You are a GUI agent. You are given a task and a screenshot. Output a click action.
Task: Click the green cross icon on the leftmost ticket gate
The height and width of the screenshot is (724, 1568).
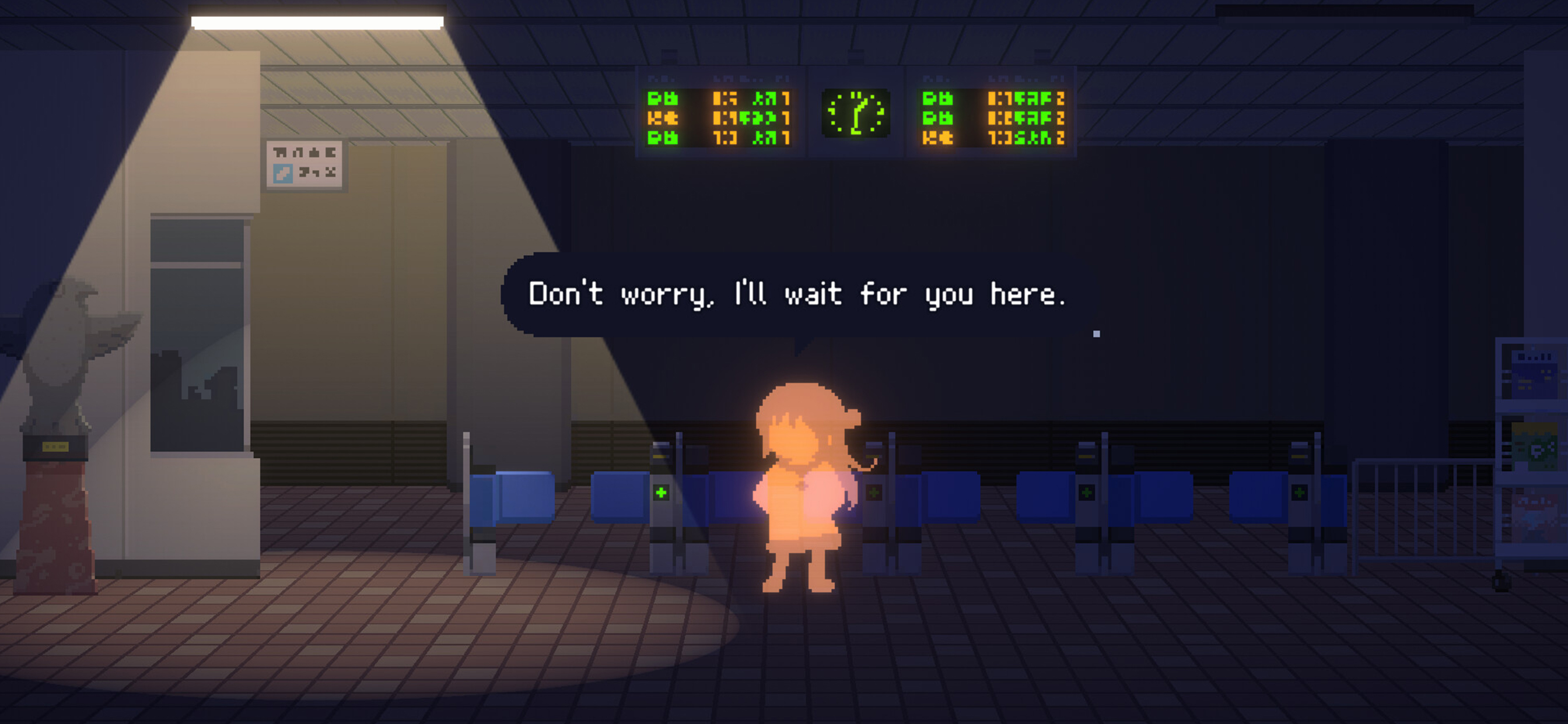click(661, 493)
